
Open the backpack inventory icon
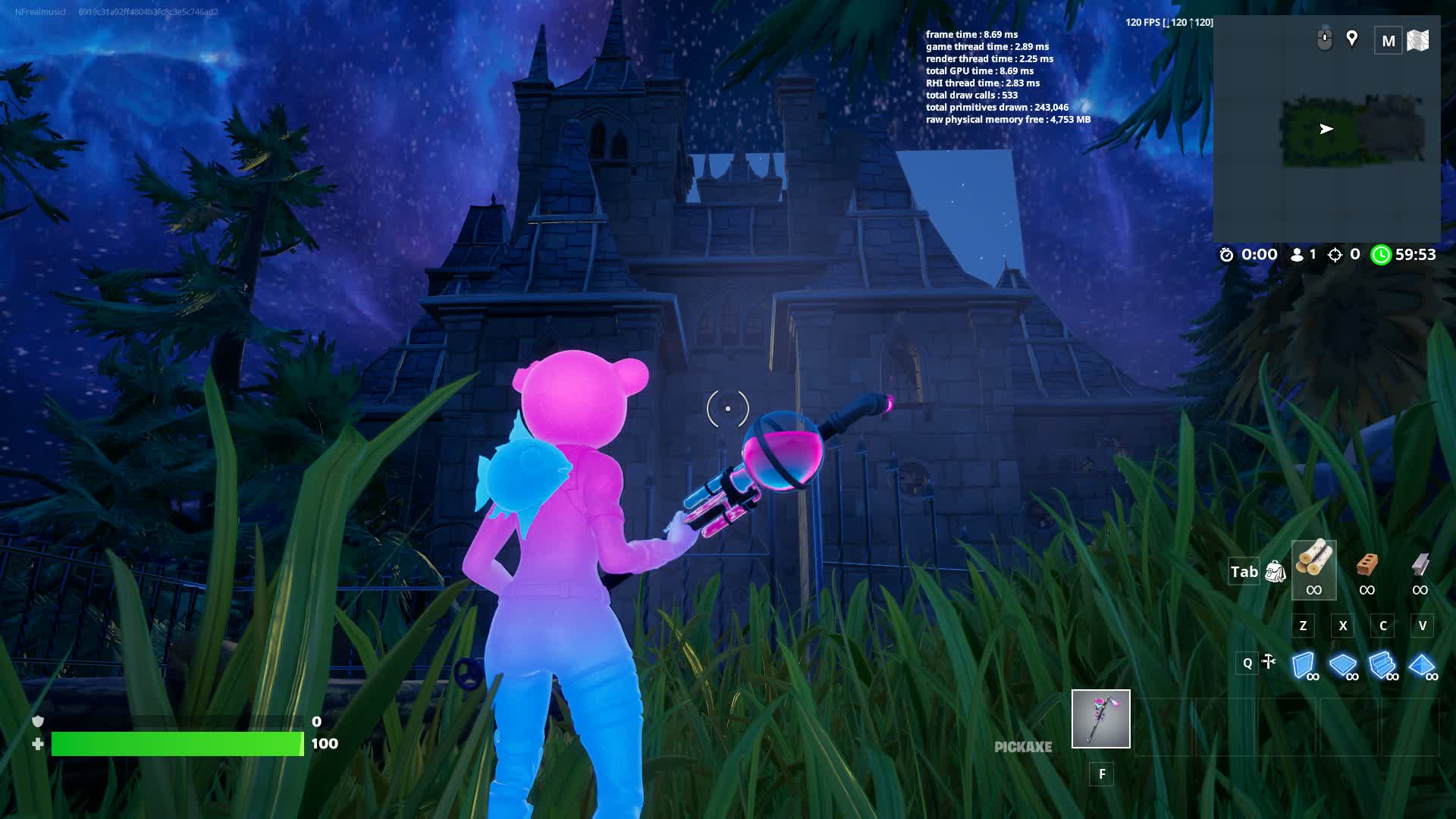click(x=1276, y=572)
